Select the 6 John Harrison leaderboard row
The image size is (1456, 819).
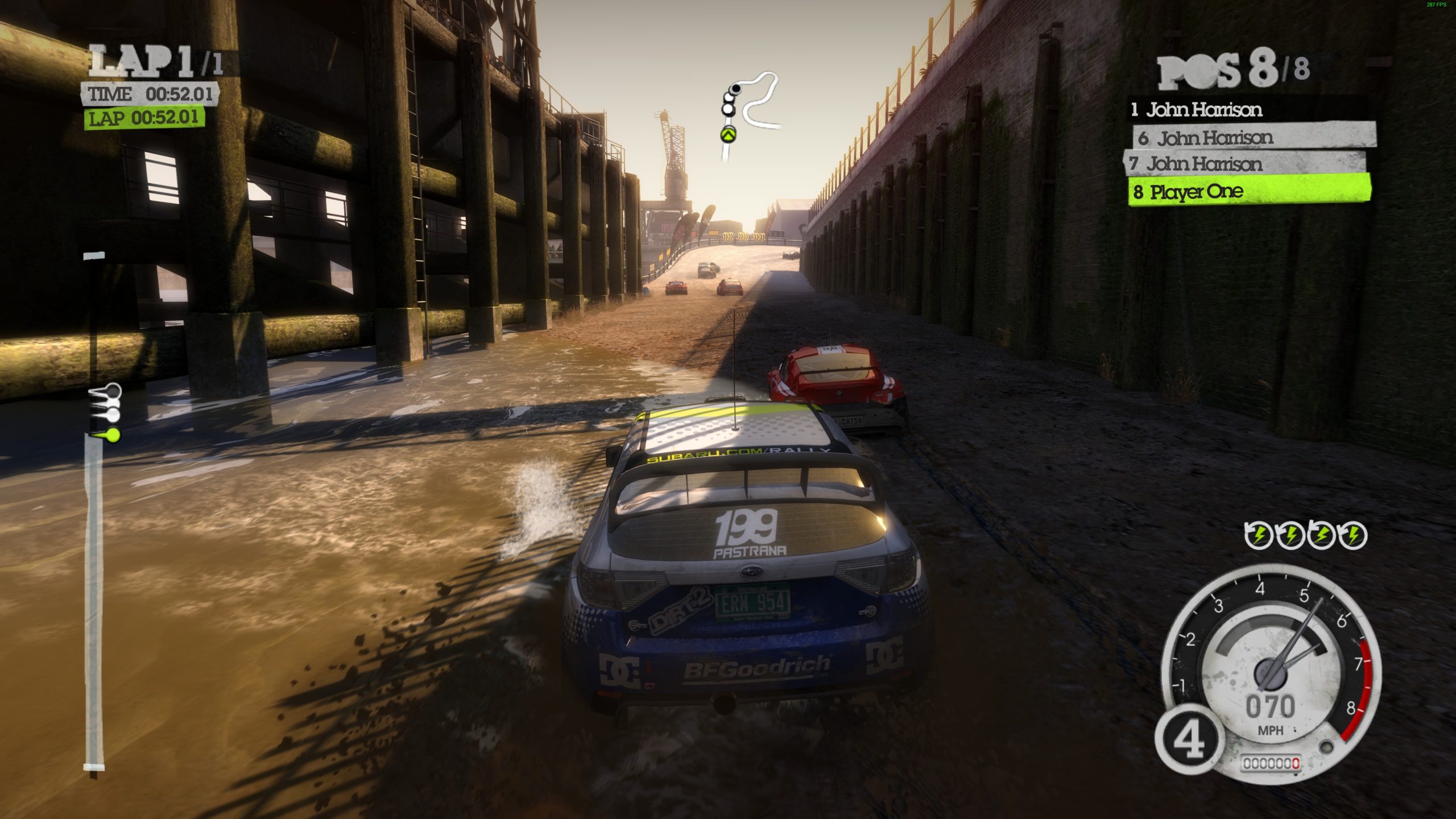pos(1254,138)
